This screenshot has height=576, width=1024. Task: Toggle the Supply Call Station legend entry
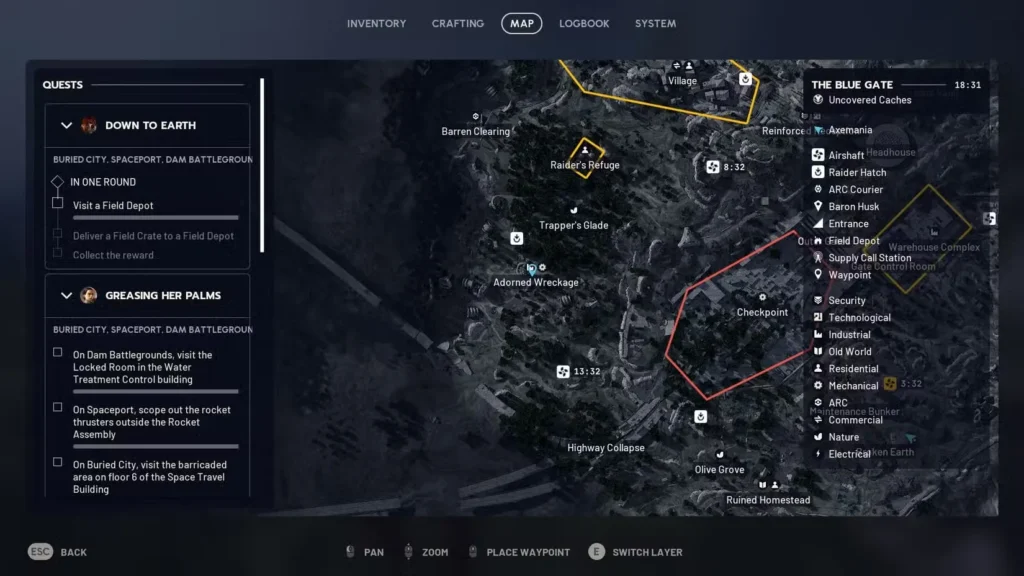pos(869,258)
